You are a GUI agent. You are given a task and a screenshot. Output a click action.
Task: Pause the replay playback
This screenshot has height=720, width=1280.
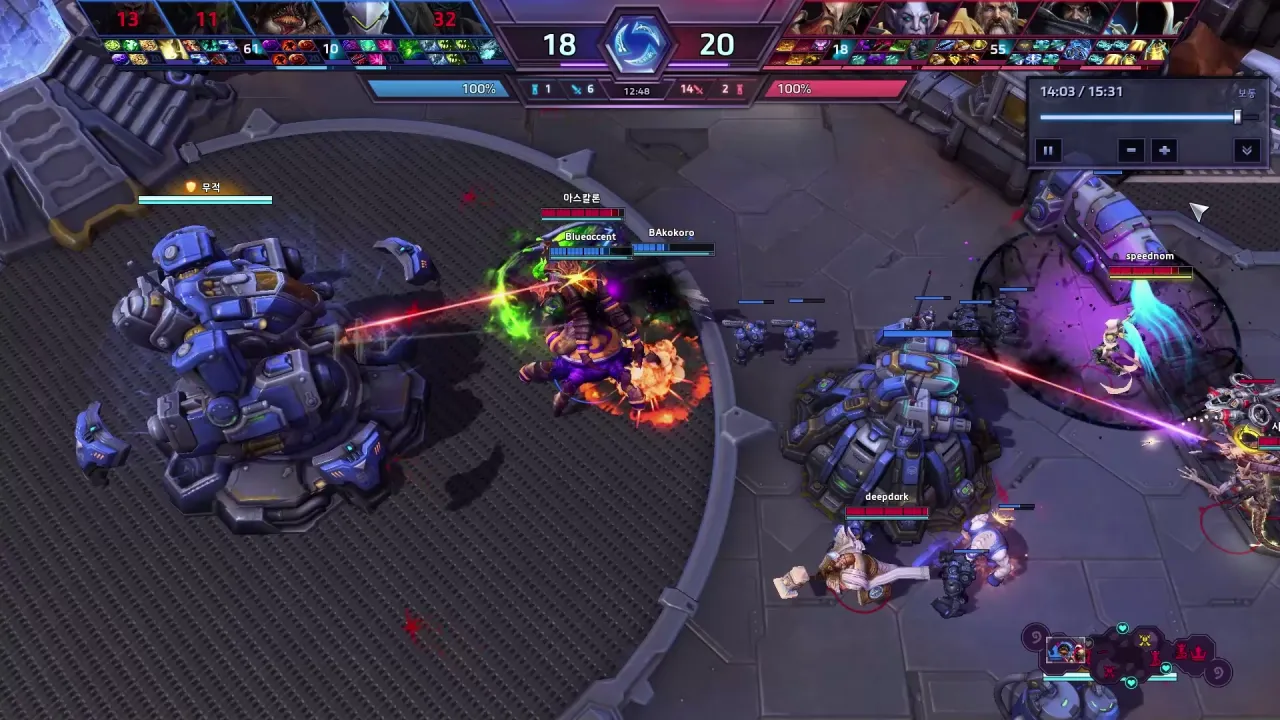(1048, 151)
